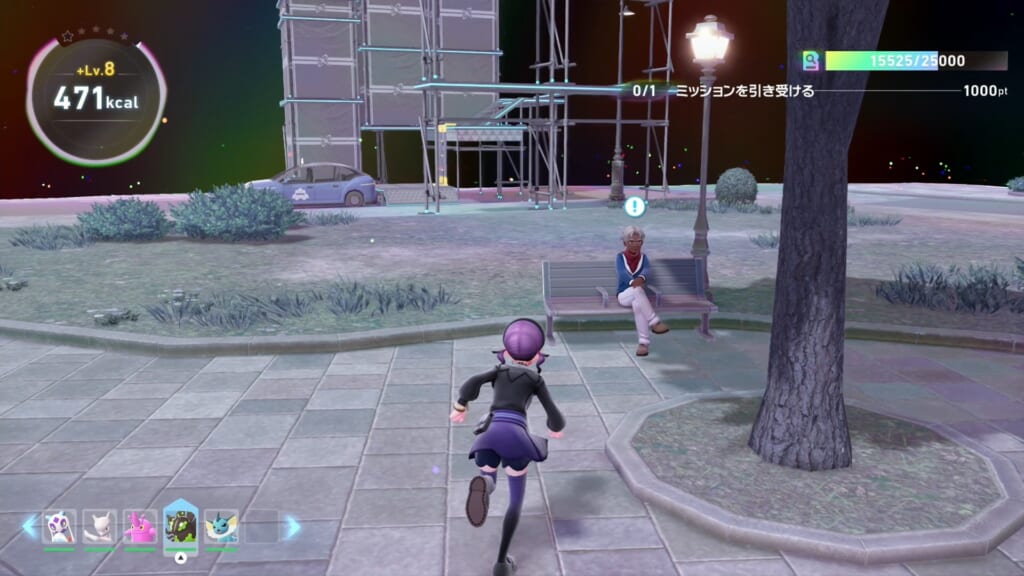This screenshot has height=576, width=1024.
Task: Click the left party scroll arrow
Action: [29, 527]
